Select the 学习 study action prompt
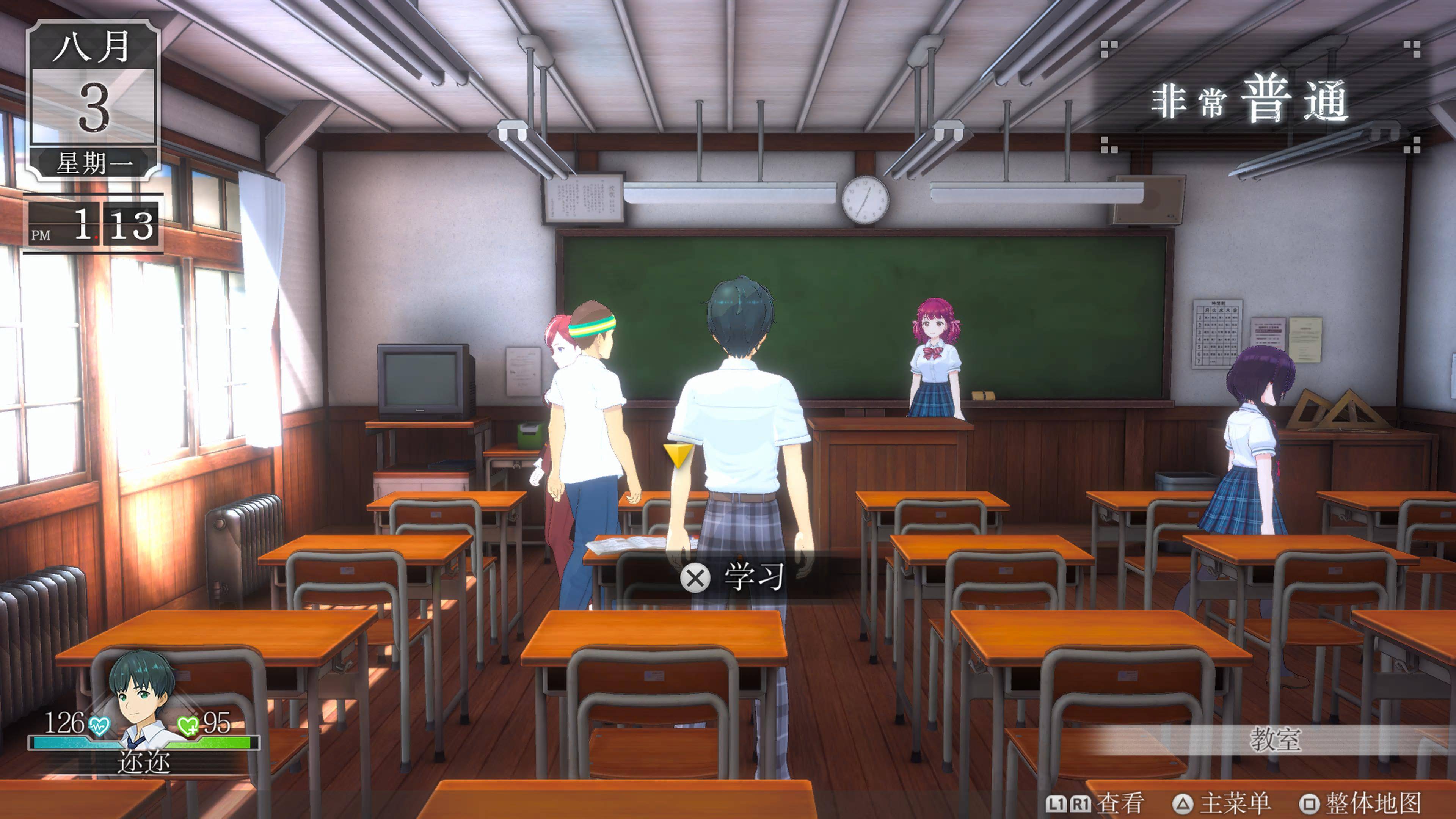 point(733,577)
